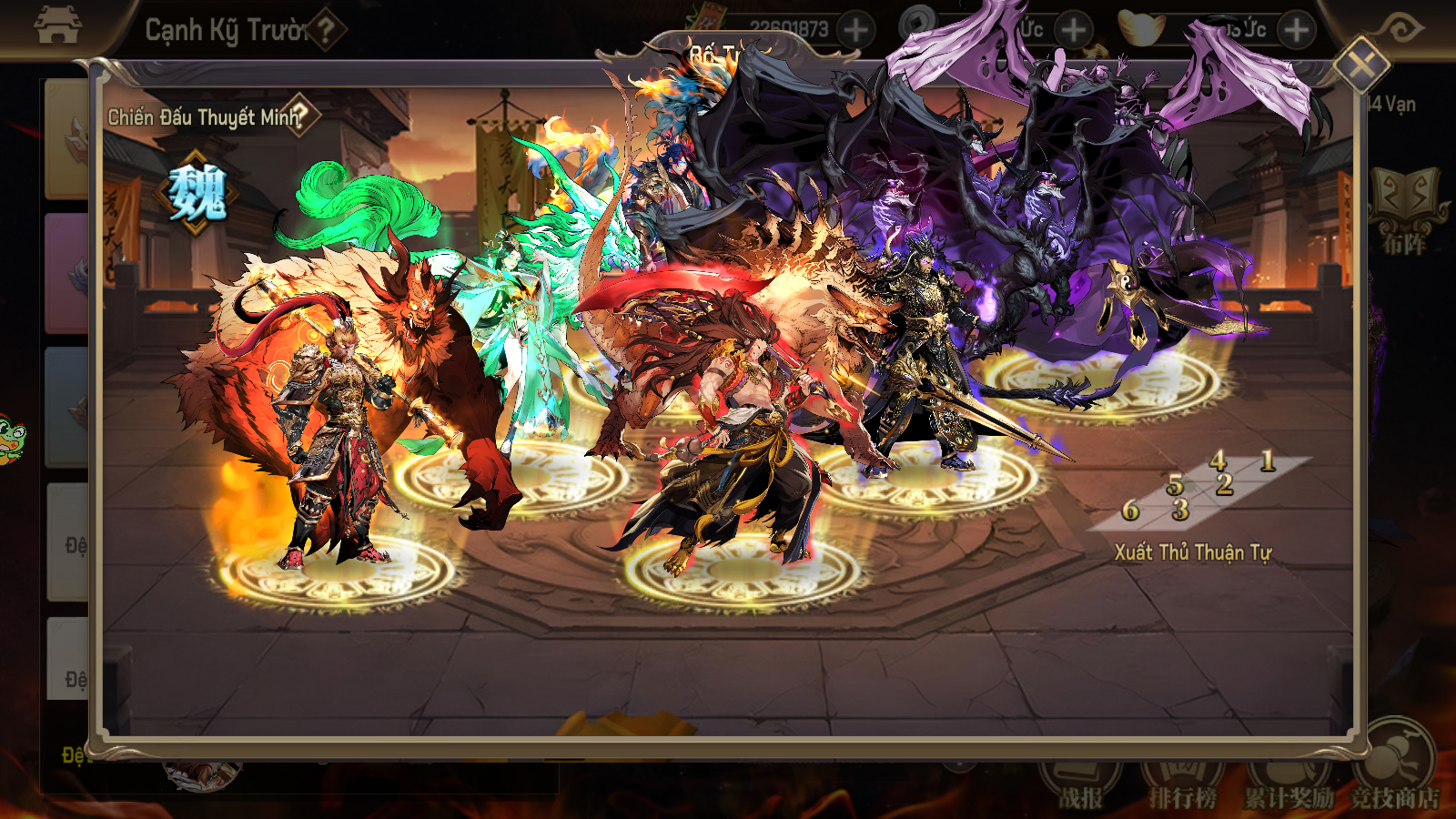Add more of the gold ingot currency

1296,30
